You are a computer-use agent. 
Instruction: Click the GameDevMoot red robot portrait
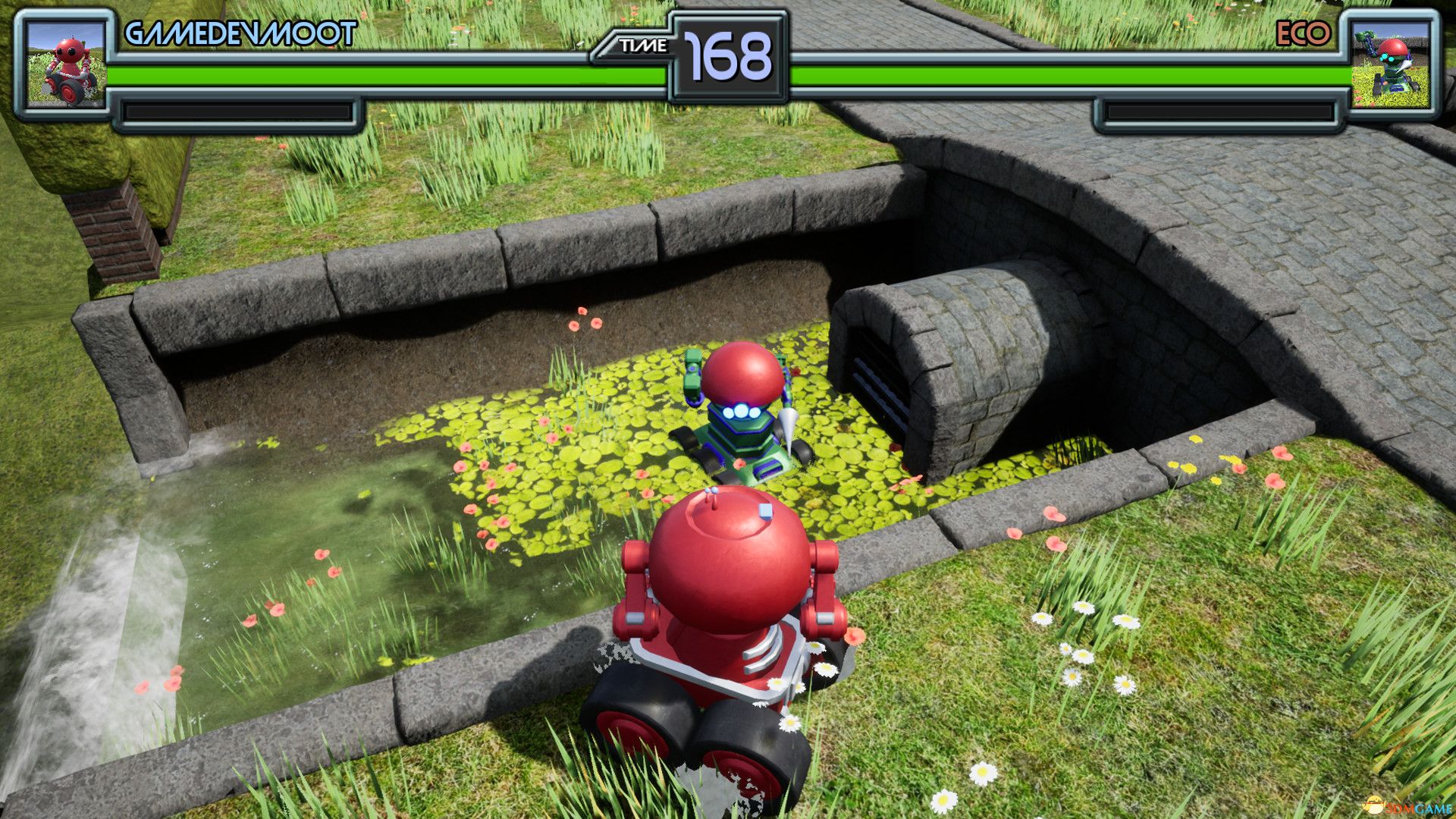click(x=65, y=65)
